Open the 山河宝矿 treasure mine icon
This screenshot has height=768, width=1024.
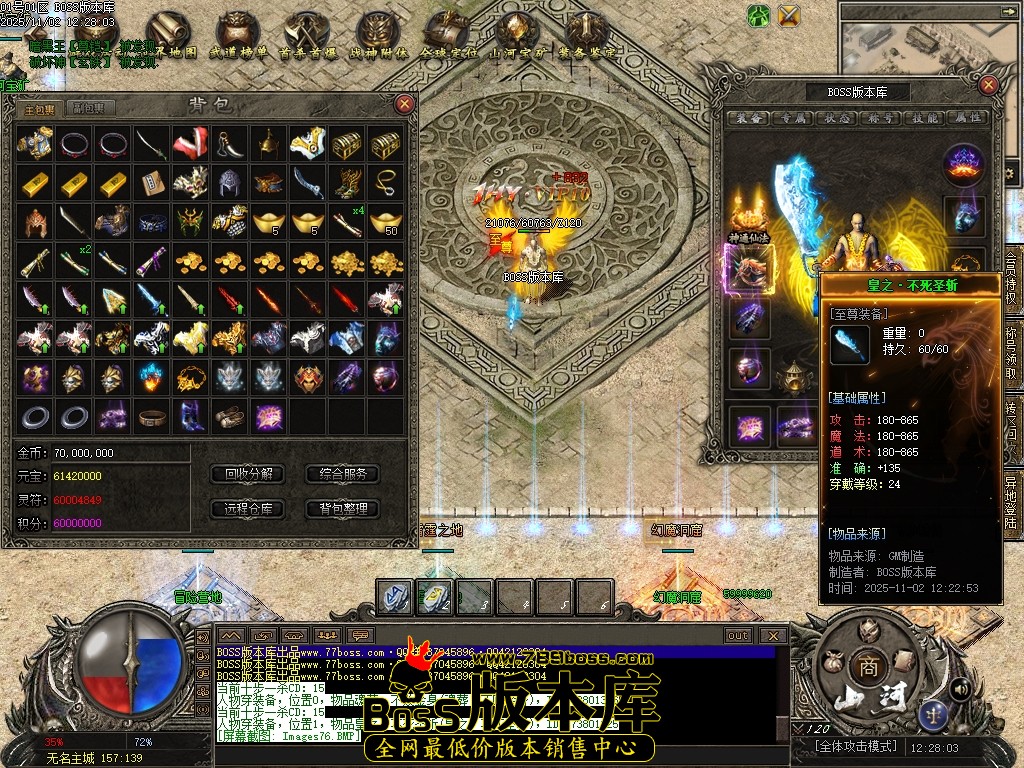coord(517,37)
